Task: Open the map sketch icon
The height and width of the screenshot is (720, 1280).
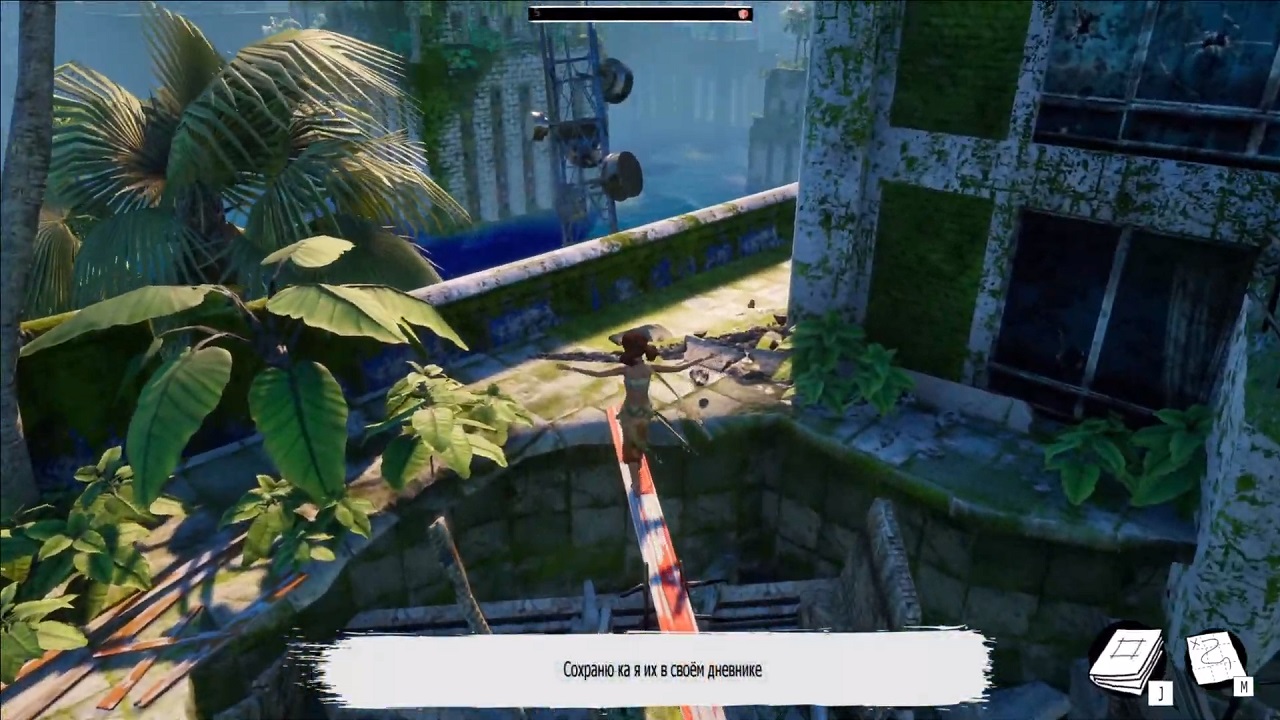Action: click(1215, 659)
